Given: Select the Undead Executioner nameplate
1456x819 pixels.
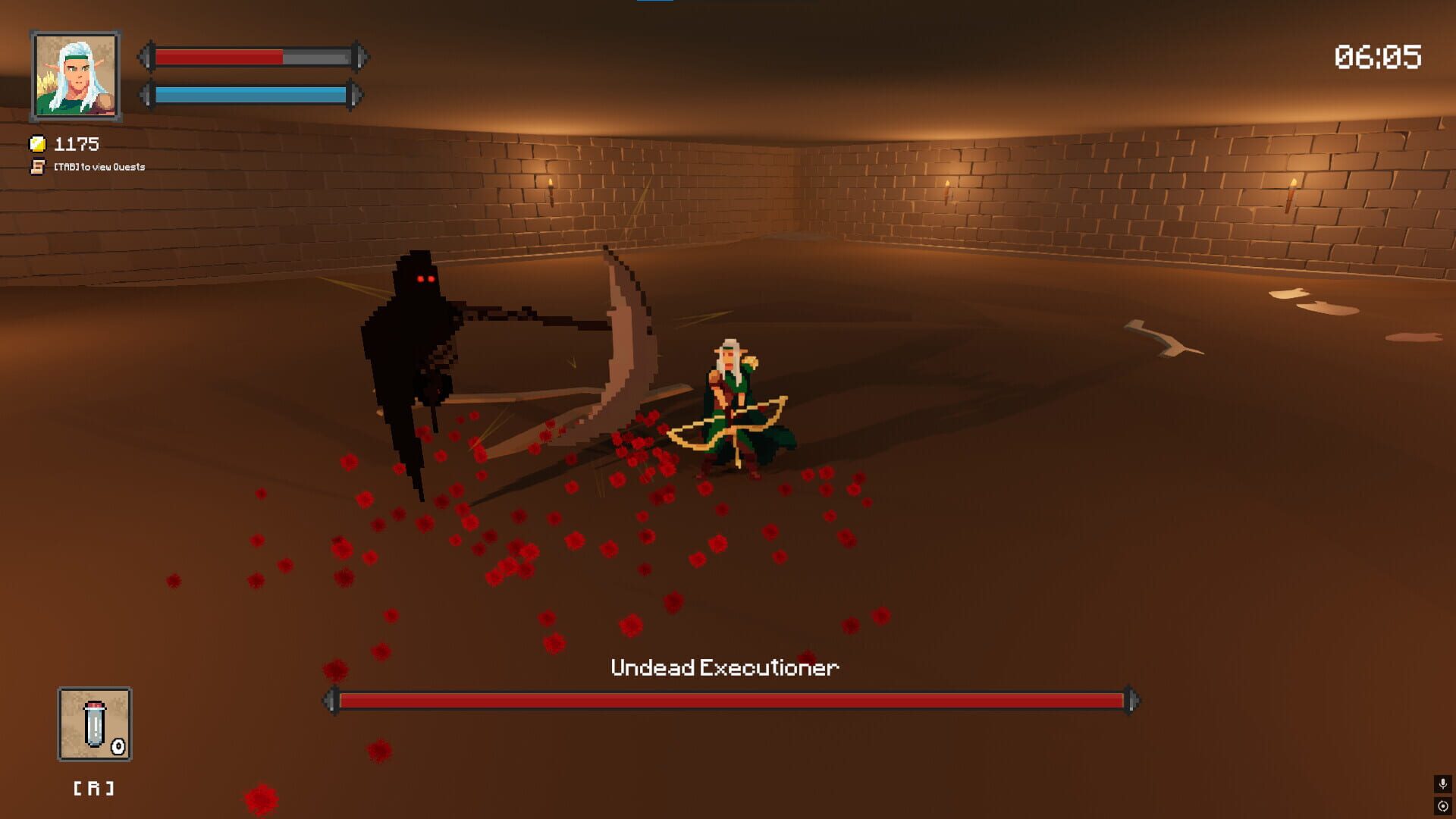Looking at the screenshot, I should [725, 668].
